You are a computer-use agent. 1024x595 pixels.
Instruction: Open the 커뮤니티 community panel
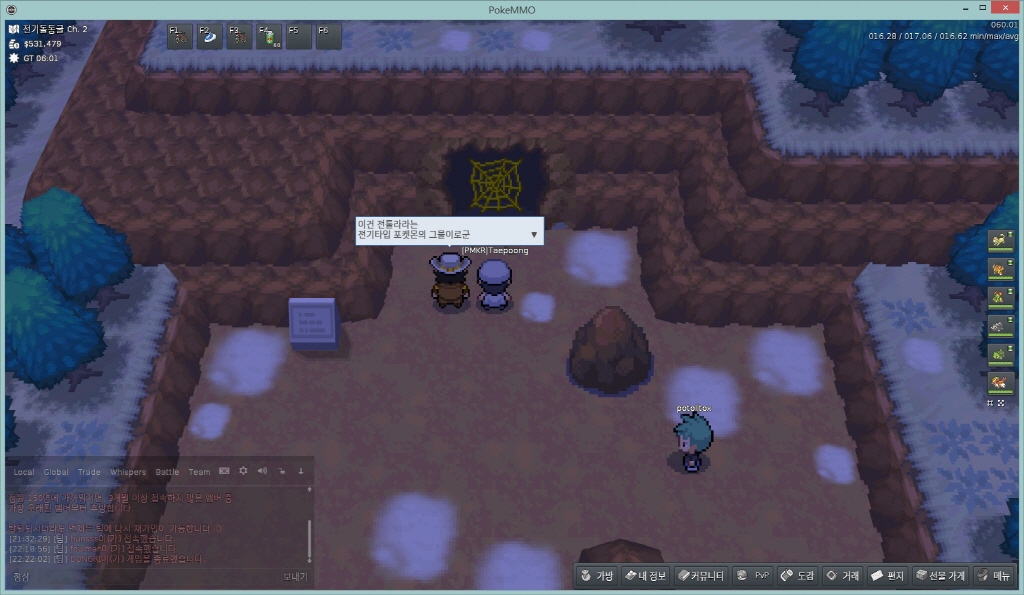[699, 576]
